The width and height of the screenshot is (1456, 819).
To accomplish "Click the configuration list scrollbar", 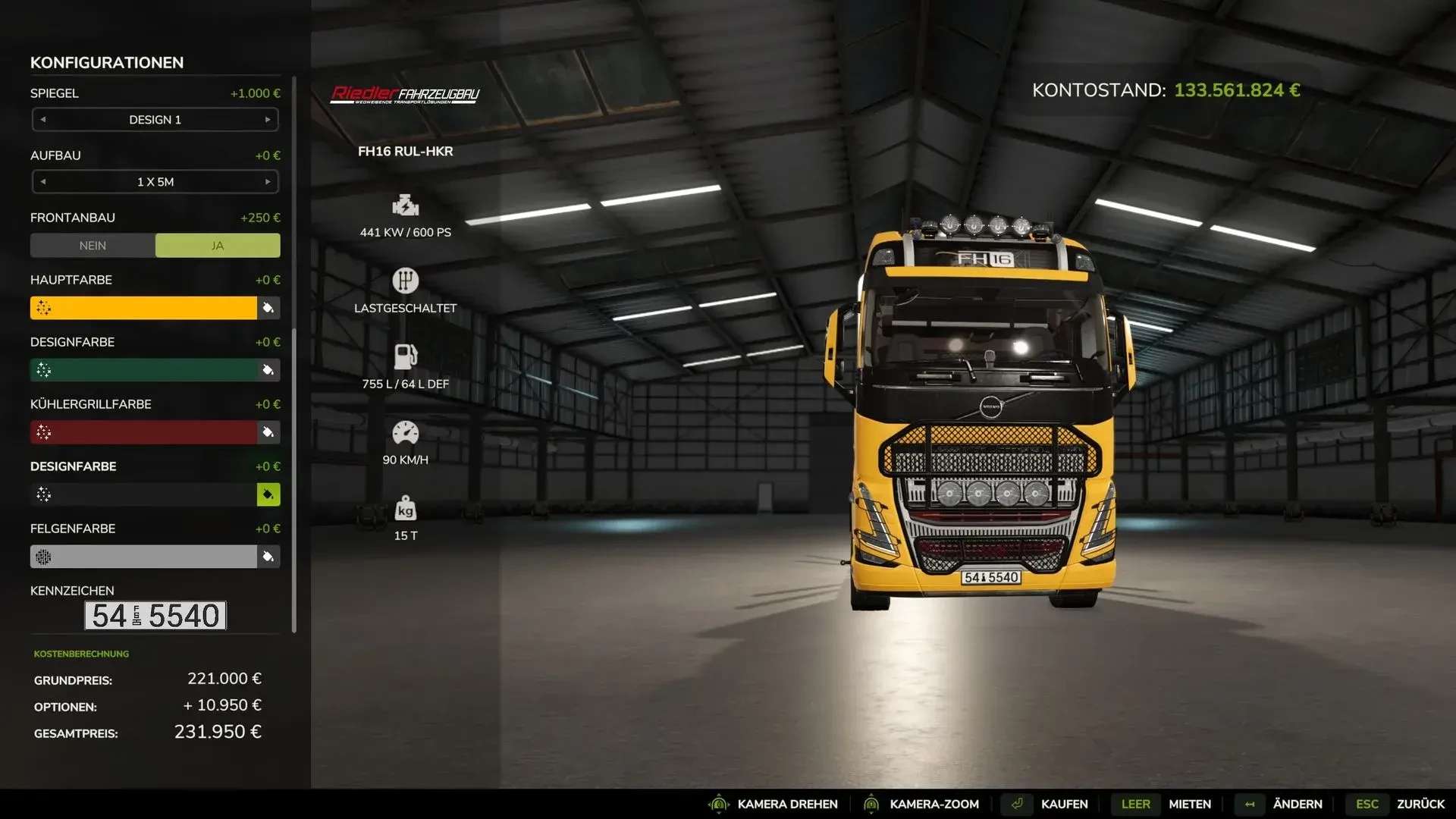I will coord(294,355).
